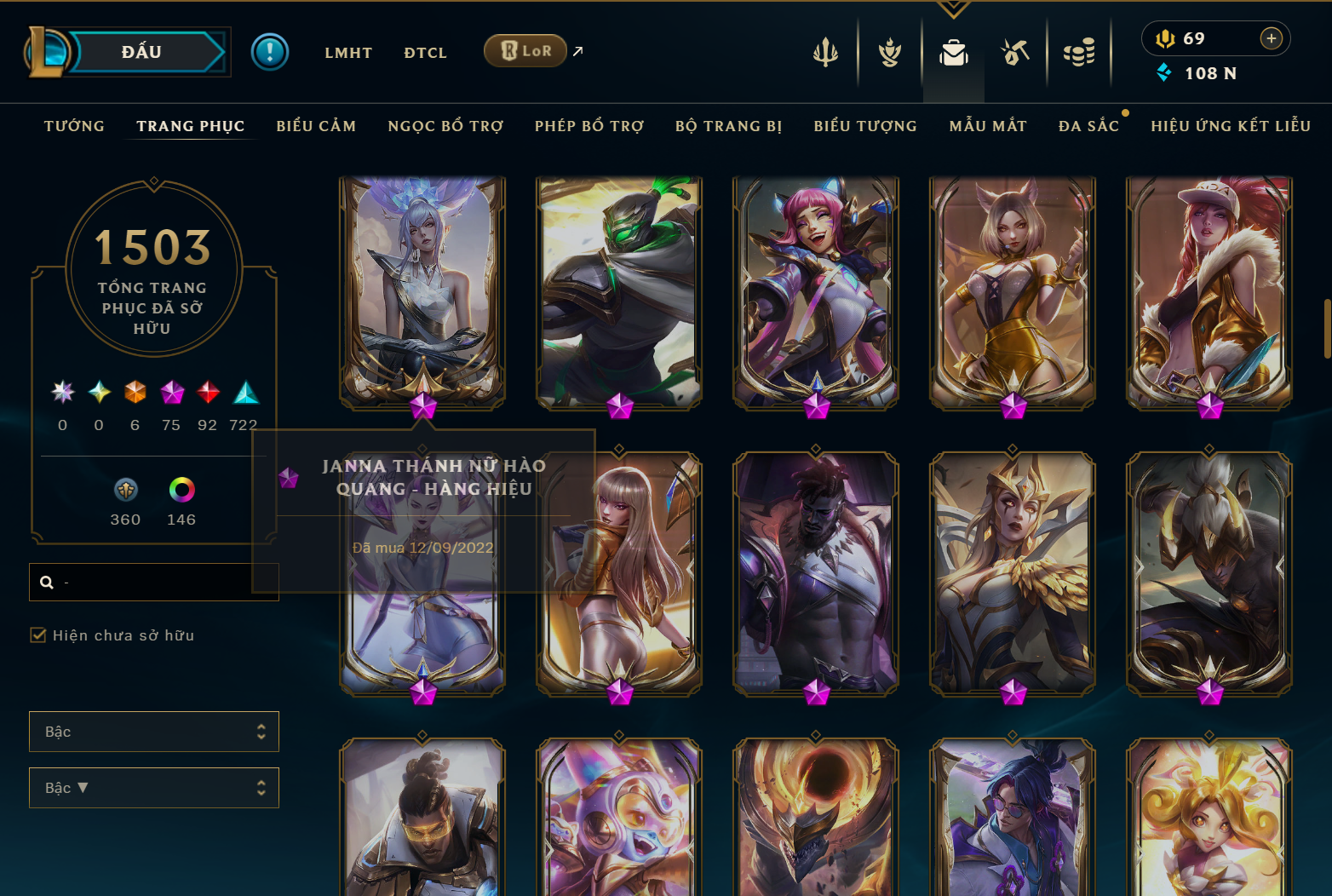Open the second 'Bậc' ordering dropdown

[154, 788]
